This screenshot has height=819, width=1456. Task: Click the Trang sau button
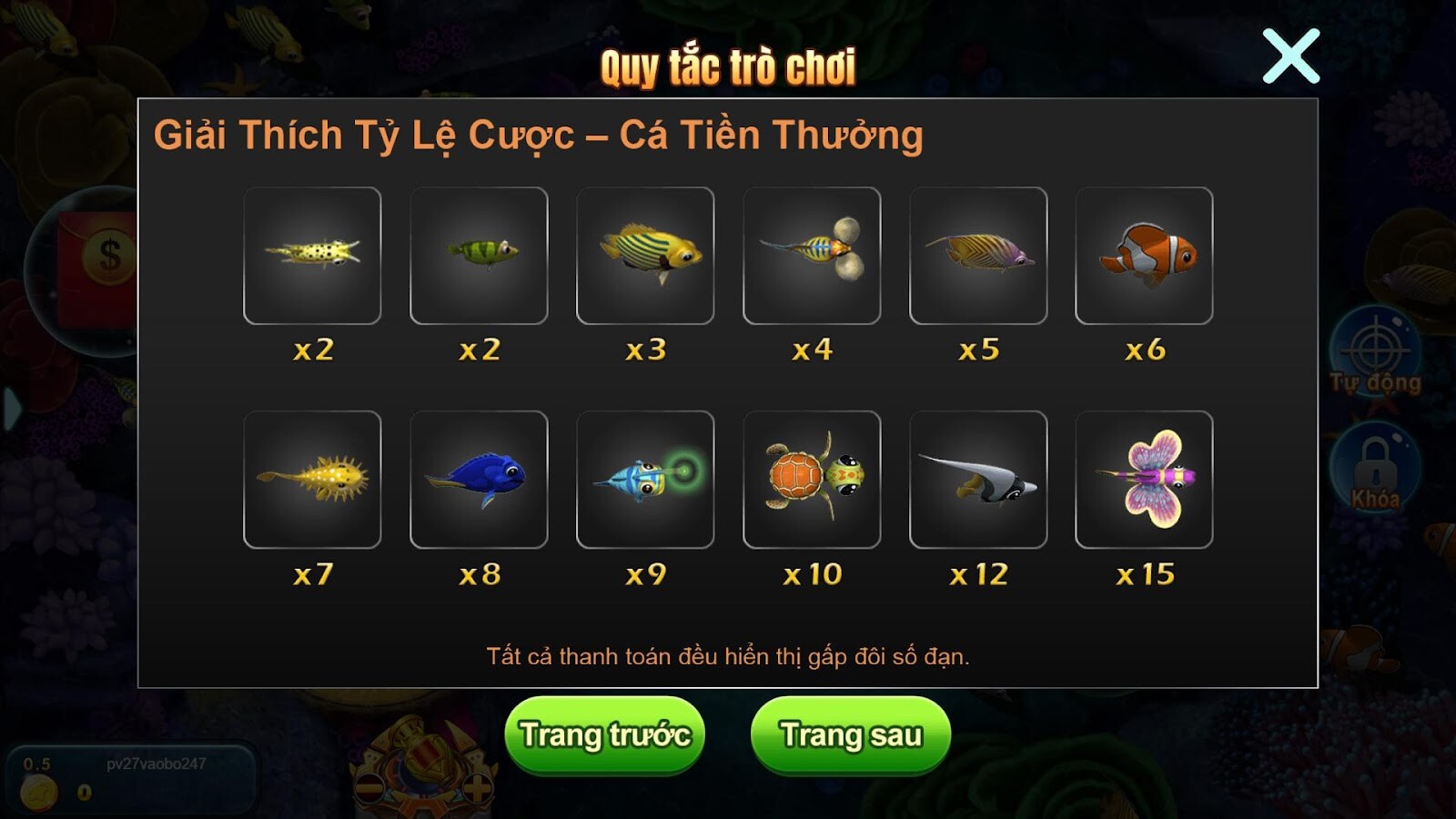(x=848, y=735)
